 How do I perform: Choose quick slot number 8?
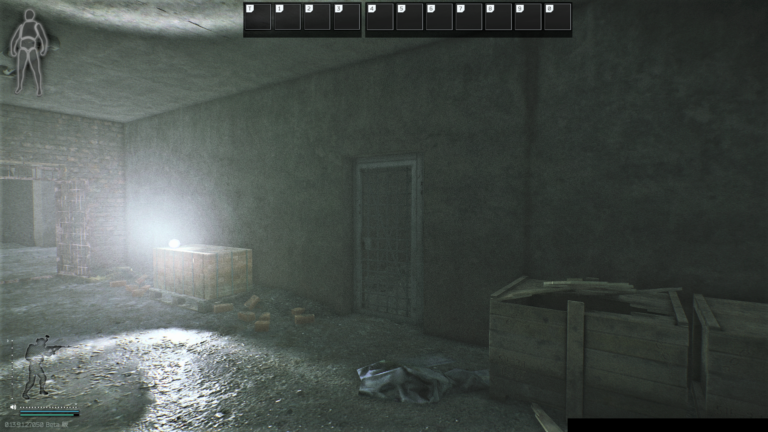(497, 17)
